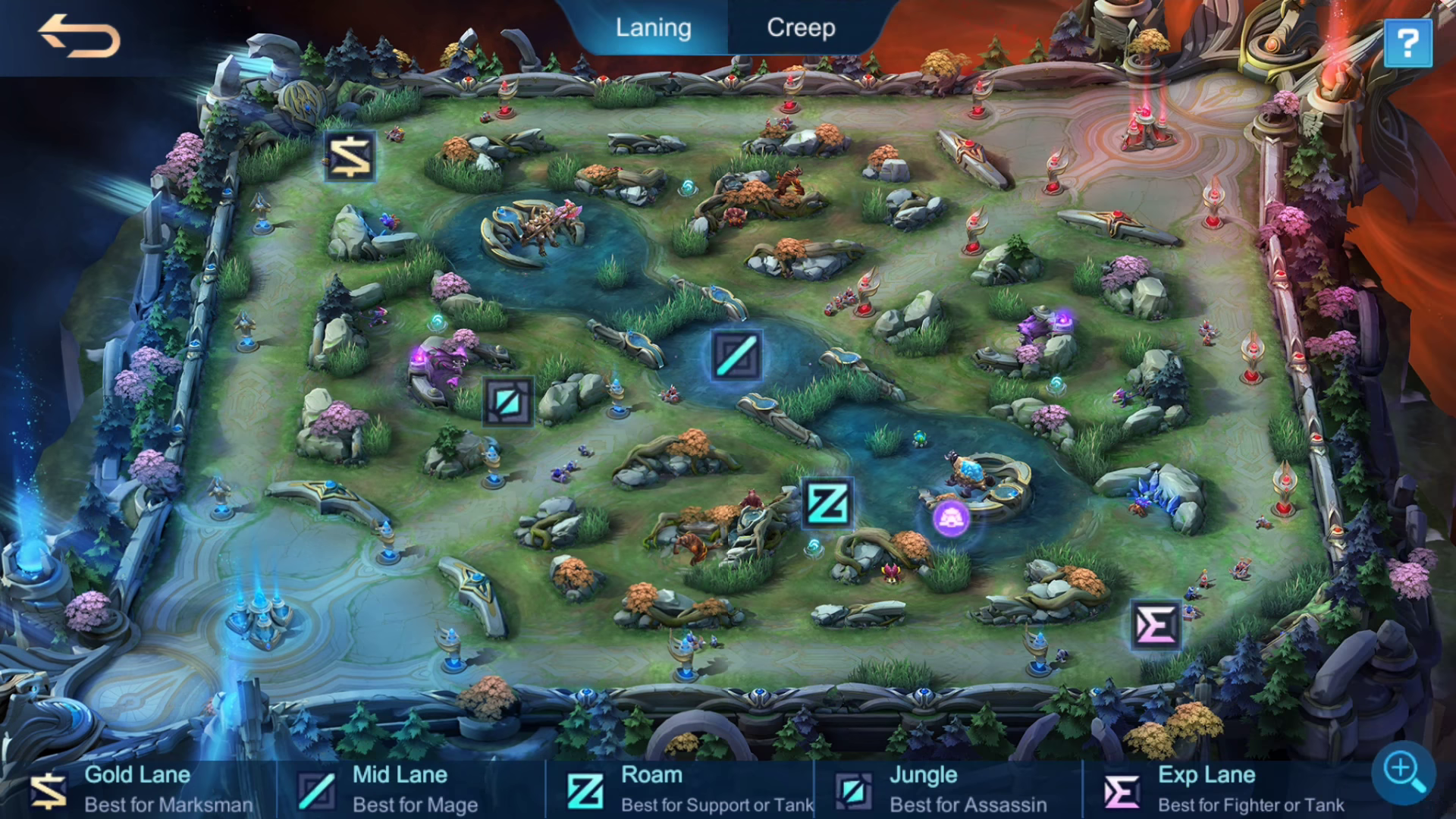This screenshot has width=1456, height=819.
Task: Switch to the Laning tab
Action: 653,28
